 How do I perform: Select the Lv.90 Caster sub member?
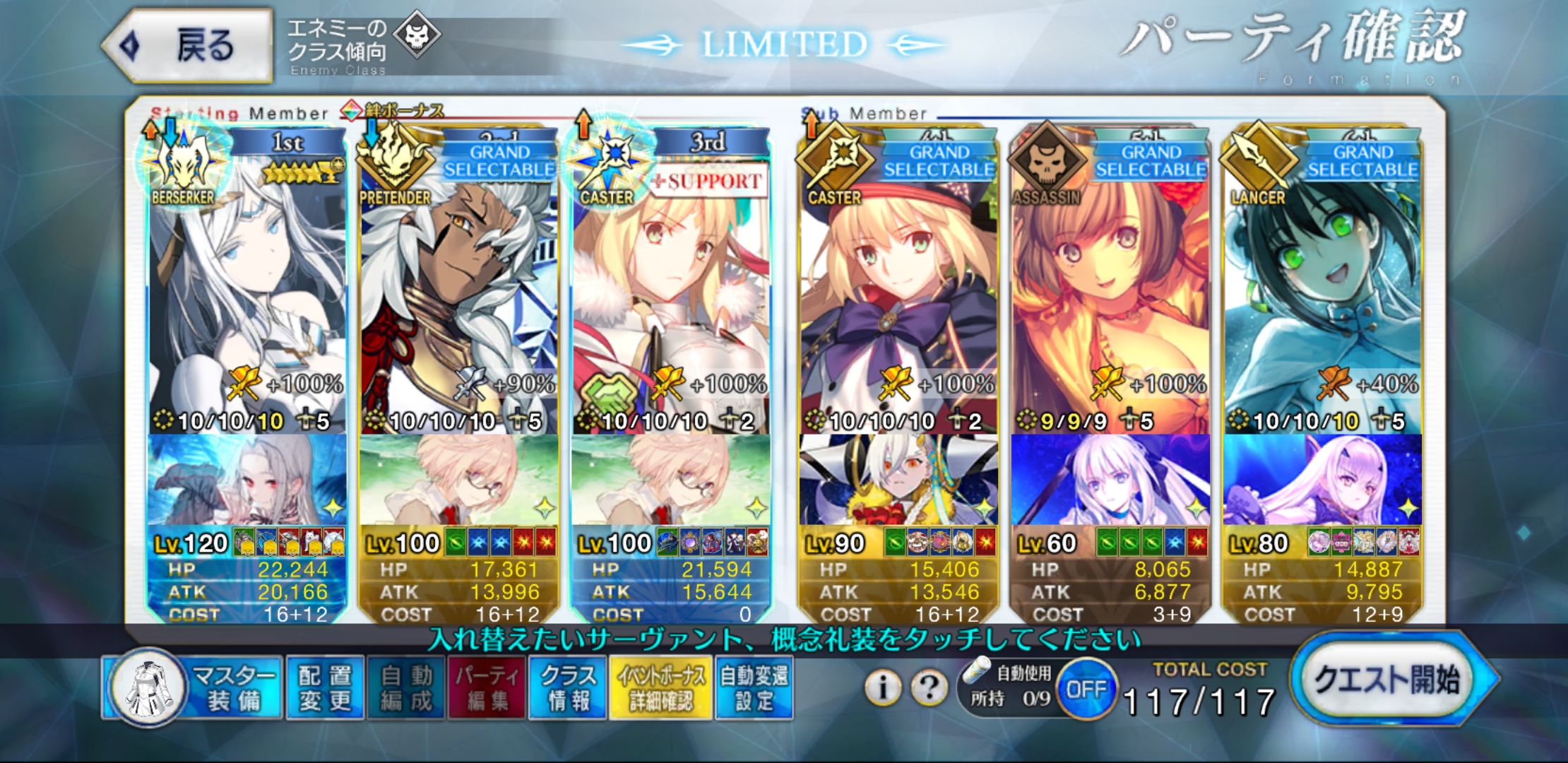898,297
